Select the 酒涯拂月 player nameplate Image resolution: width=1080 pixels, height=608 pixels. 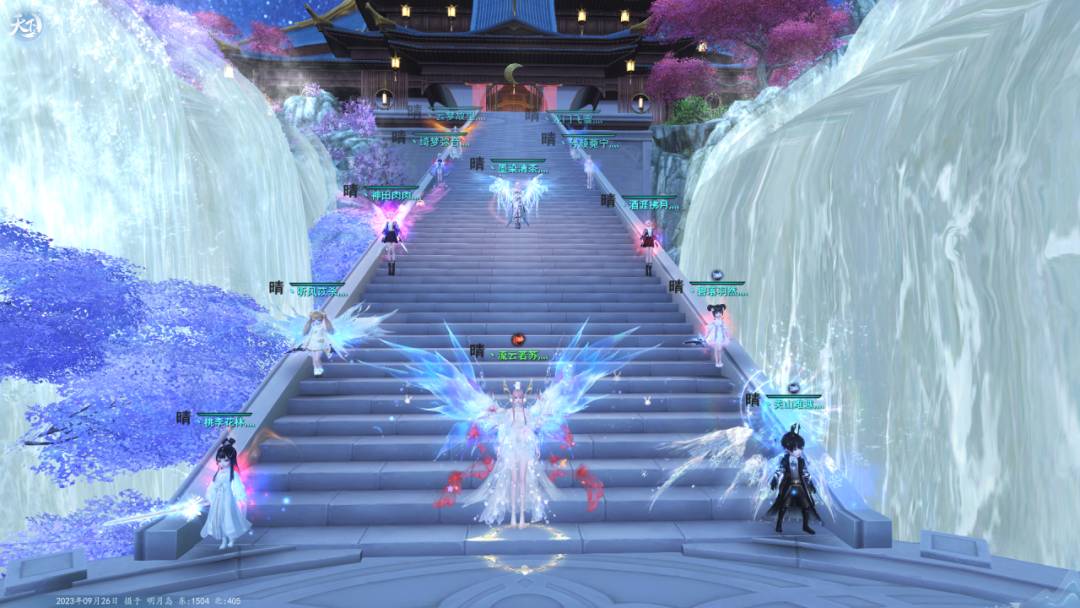point(649,204)
